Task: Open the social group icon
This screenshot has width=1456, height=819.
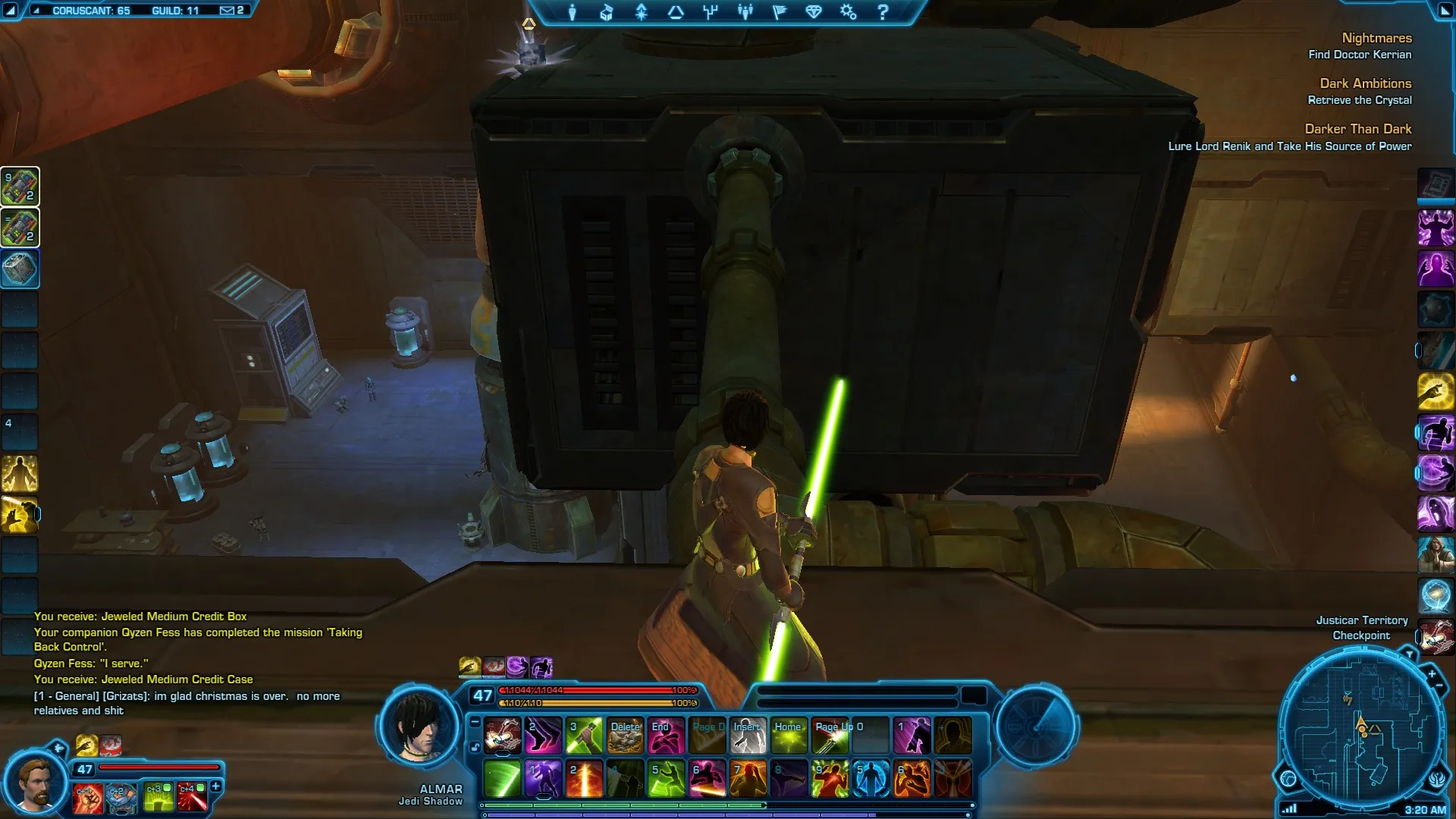Action: pos(745,12)
